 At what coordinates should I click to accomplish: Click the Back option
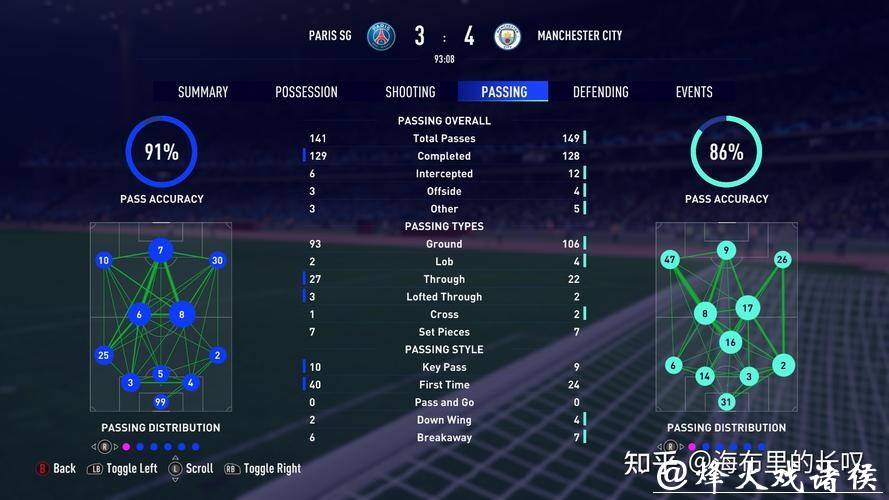click(x=56, y=468)
